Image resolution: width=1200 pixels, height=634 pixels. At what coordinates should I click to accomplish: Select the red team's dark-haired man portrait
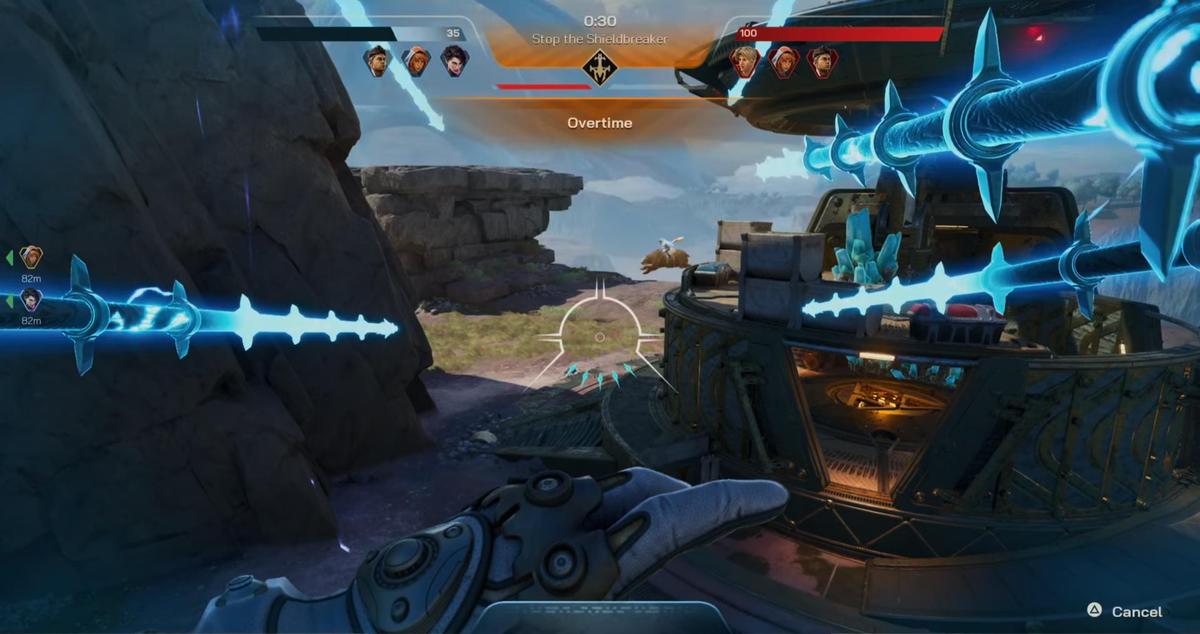(822, 62)
